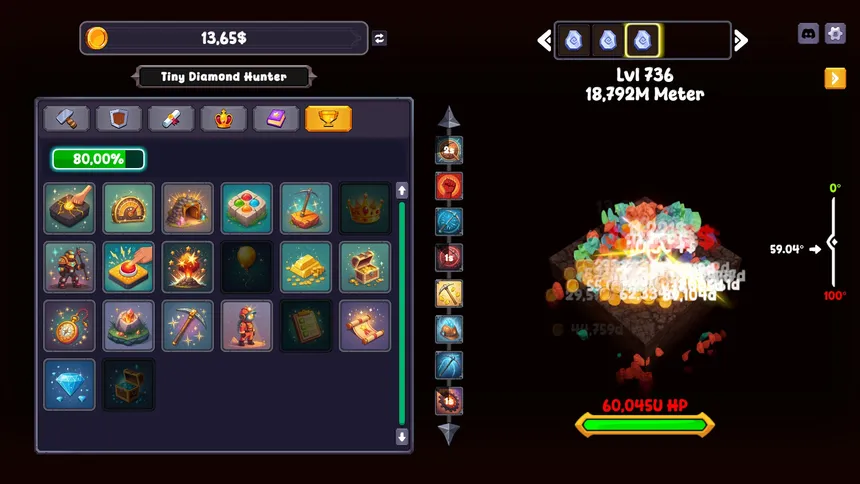The image size is (860, 484).
Task: Switch to the purple book tab
Action: [x=276, y=119]
